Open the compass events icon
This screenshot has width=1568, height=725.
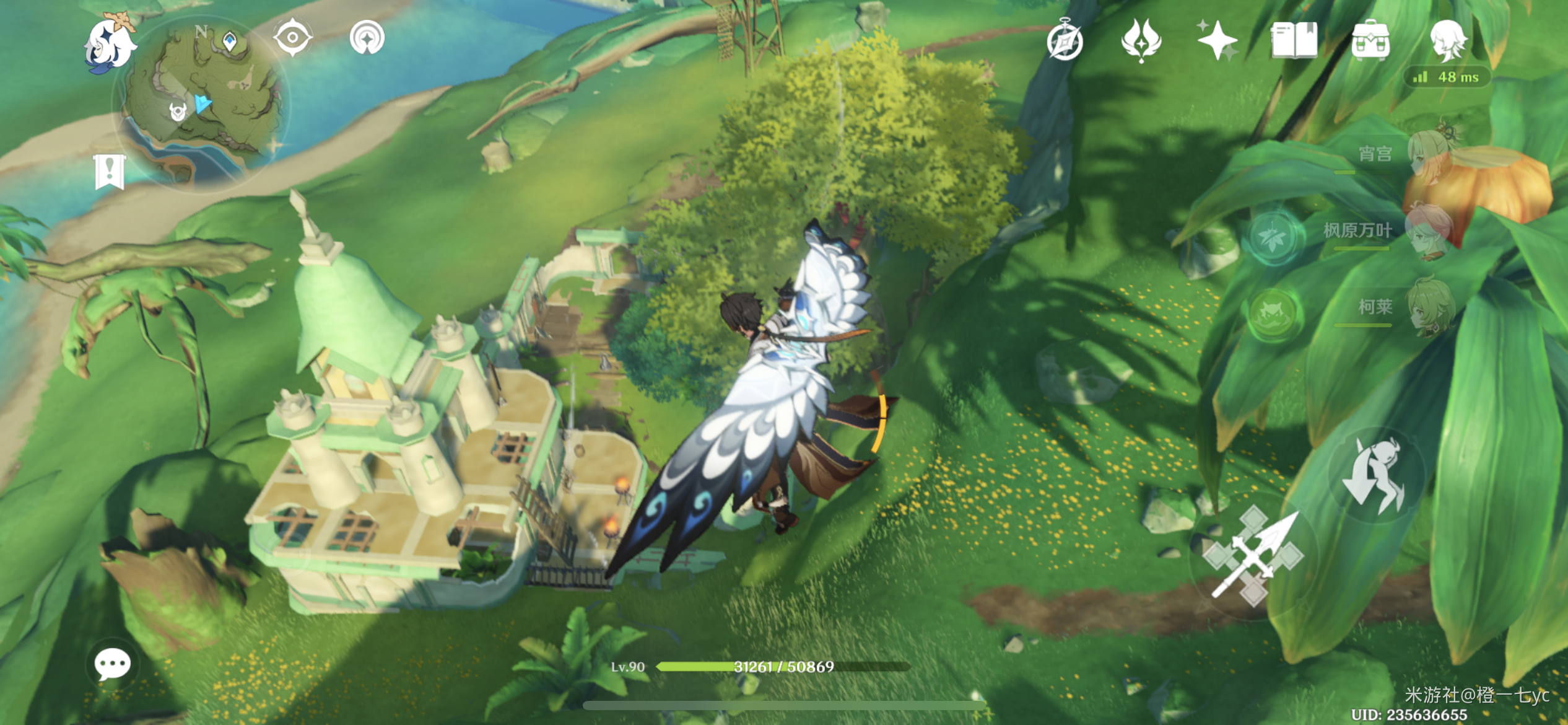pos(1065,41)
